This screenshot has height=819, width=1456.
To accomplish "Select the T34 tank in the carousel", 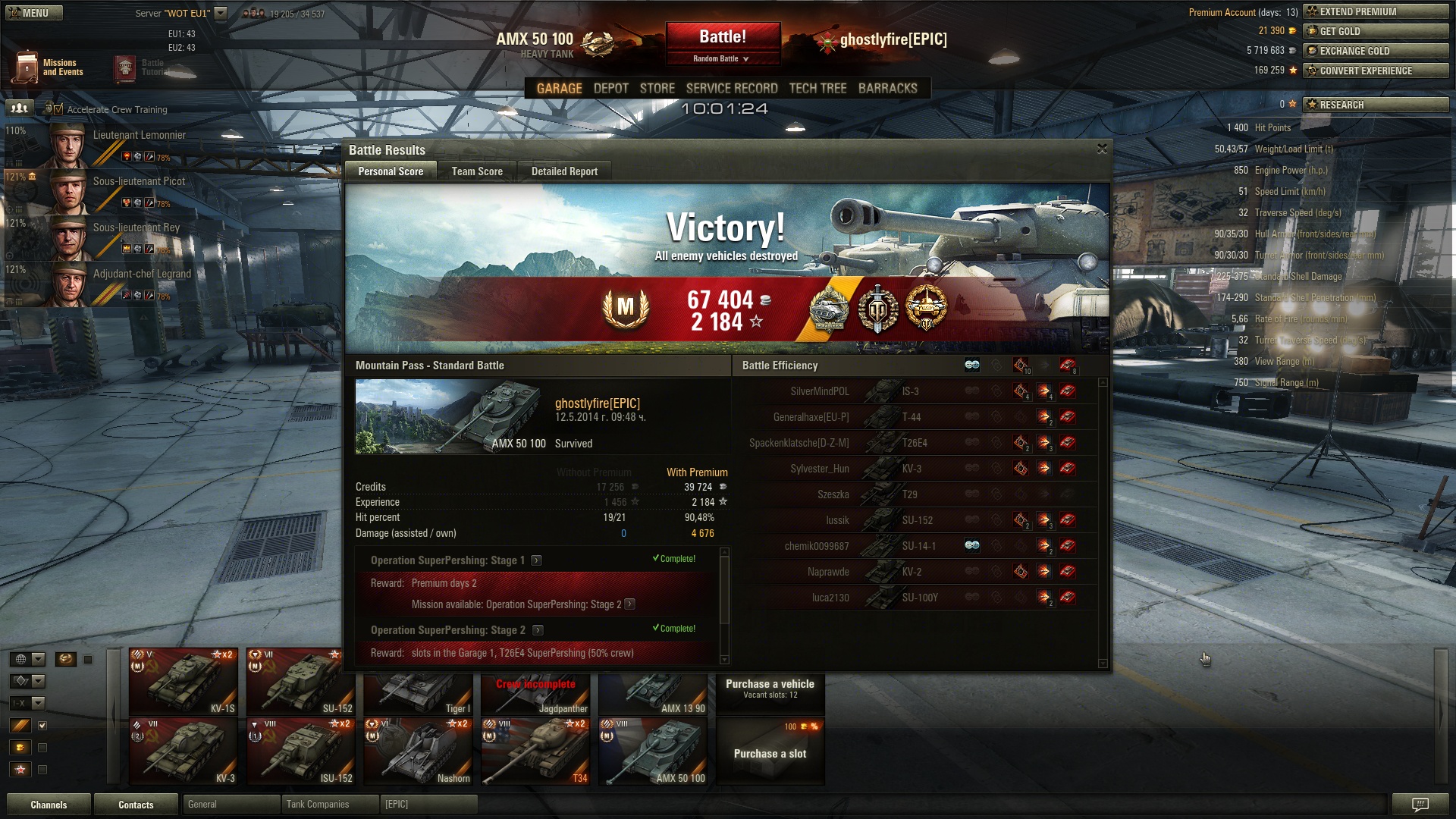I will (x=535, y=751).
